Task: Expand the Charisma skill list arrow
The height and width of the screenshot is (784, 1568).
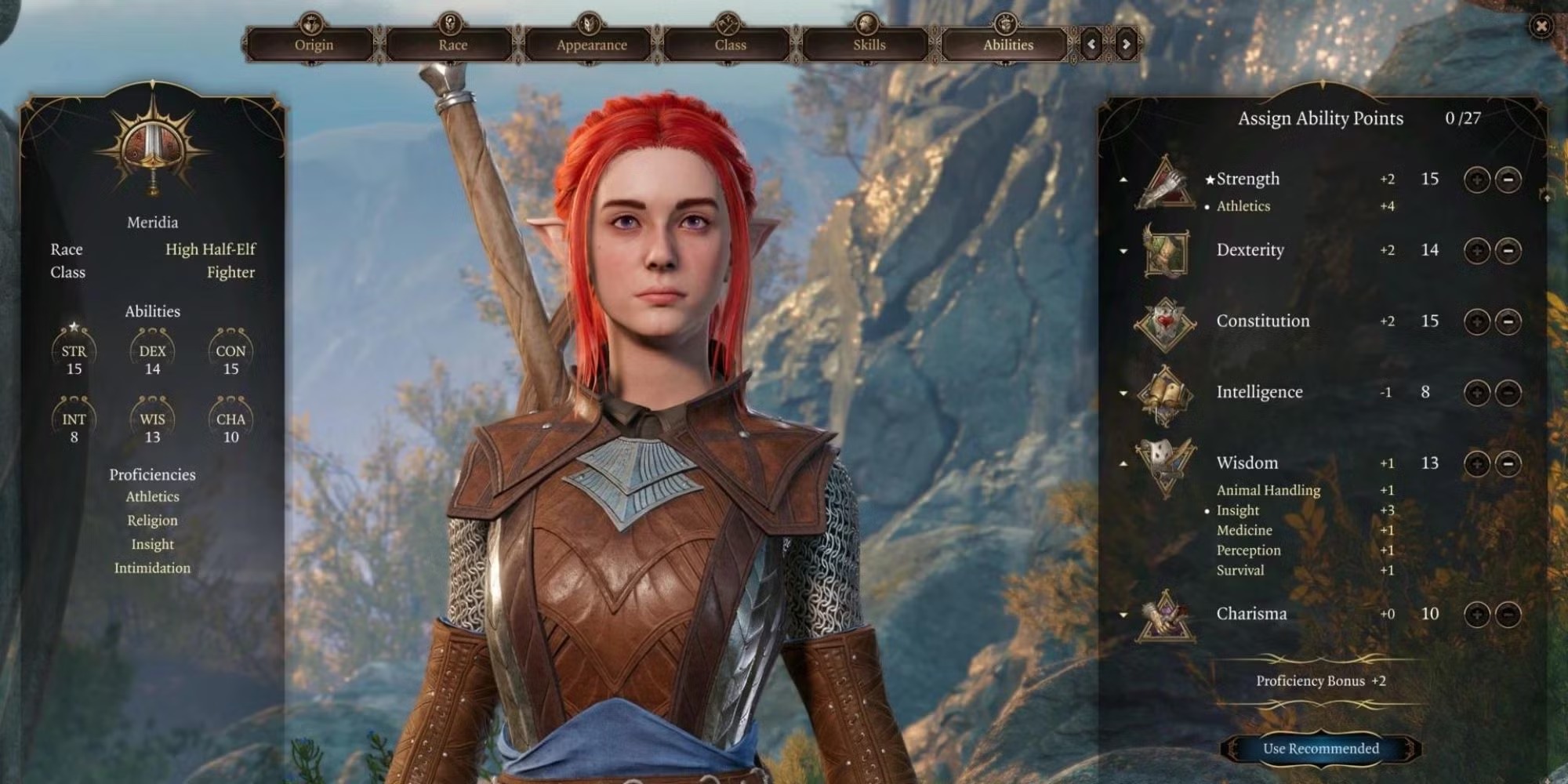Action: (x=1123, y=615)
